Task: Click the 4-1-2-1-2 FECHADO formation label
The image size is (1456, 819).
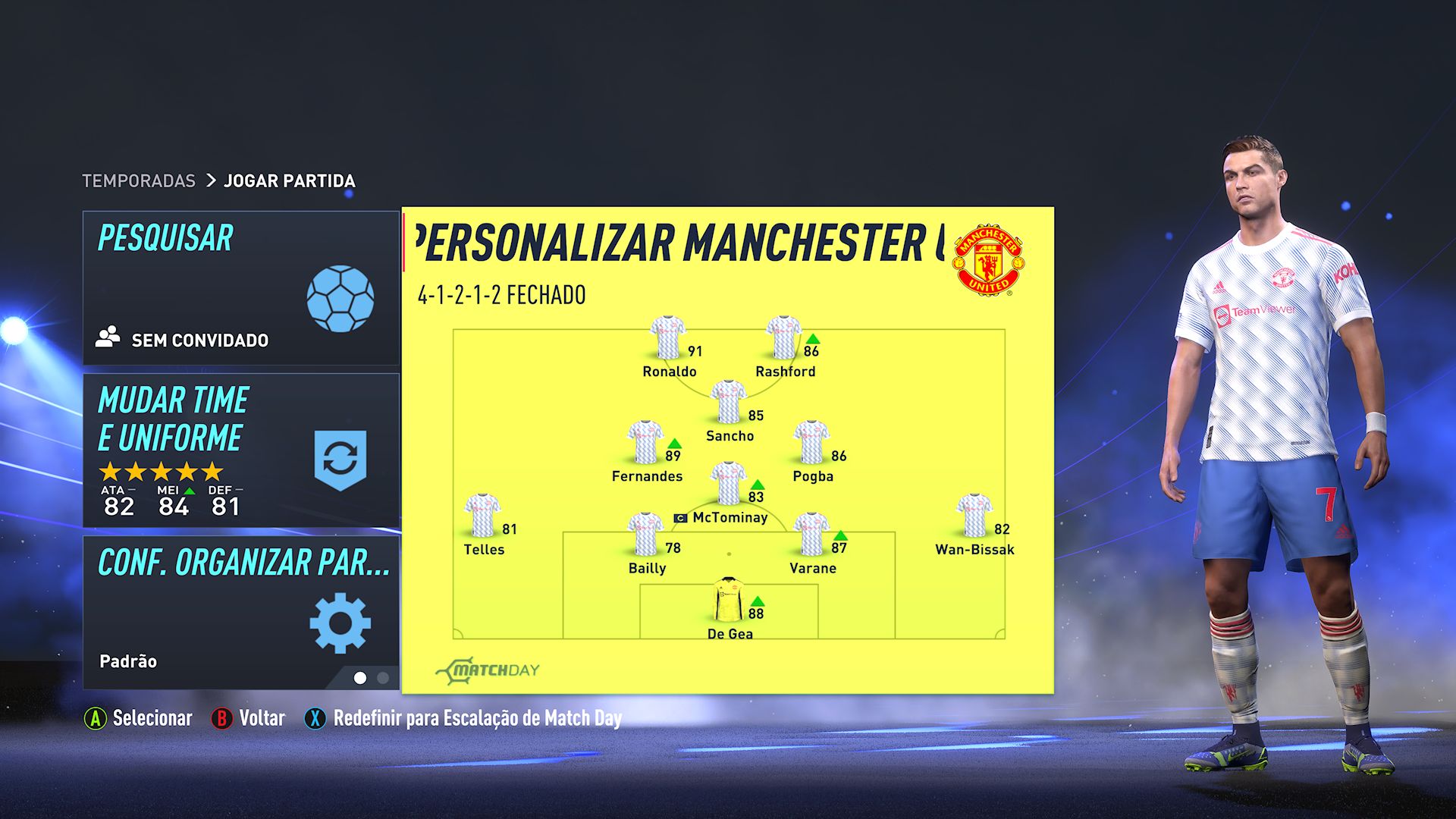Action: [502, 294]
